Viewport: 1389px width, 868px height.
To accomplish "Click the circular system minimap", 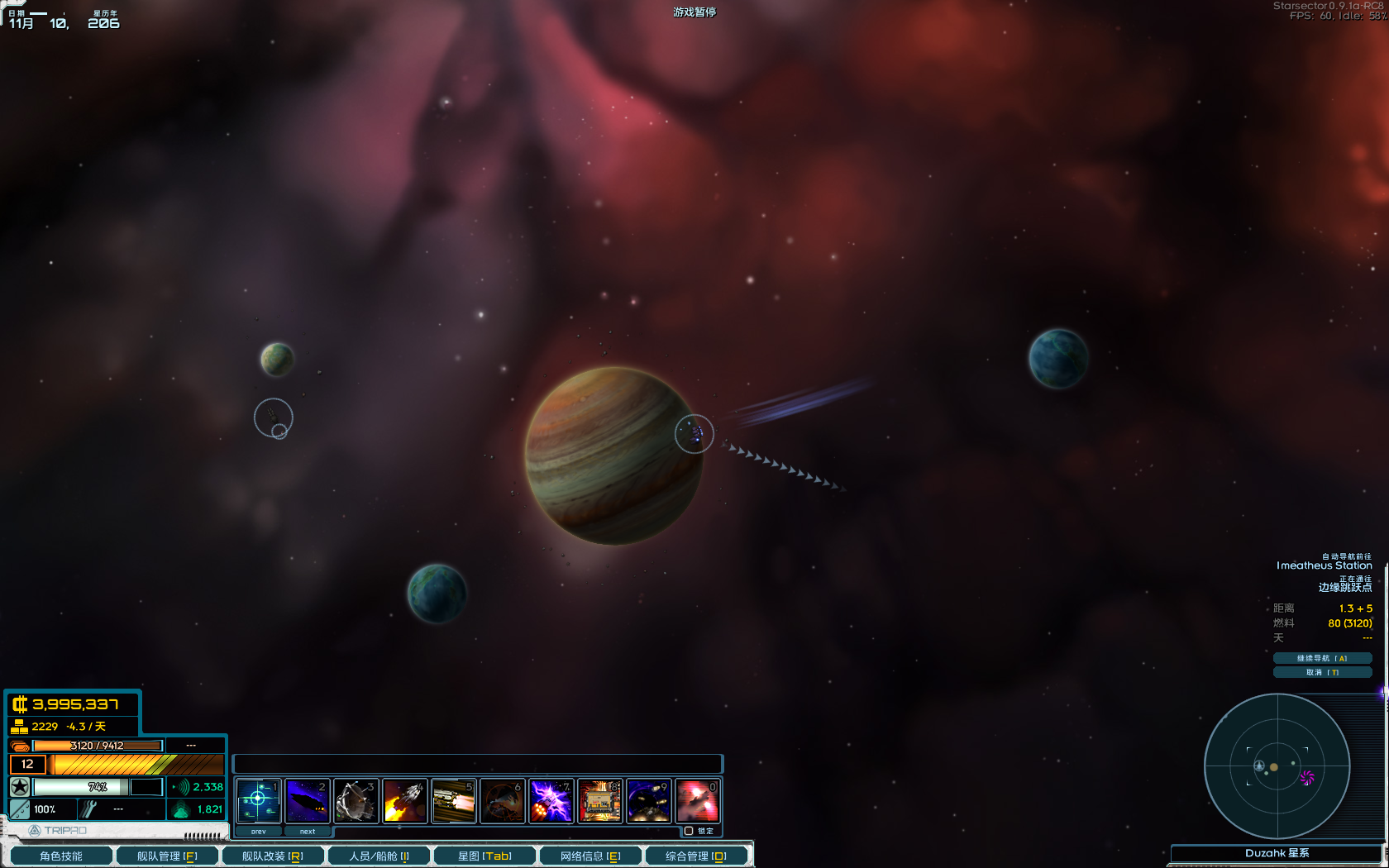I will (x=1277, y=766).
